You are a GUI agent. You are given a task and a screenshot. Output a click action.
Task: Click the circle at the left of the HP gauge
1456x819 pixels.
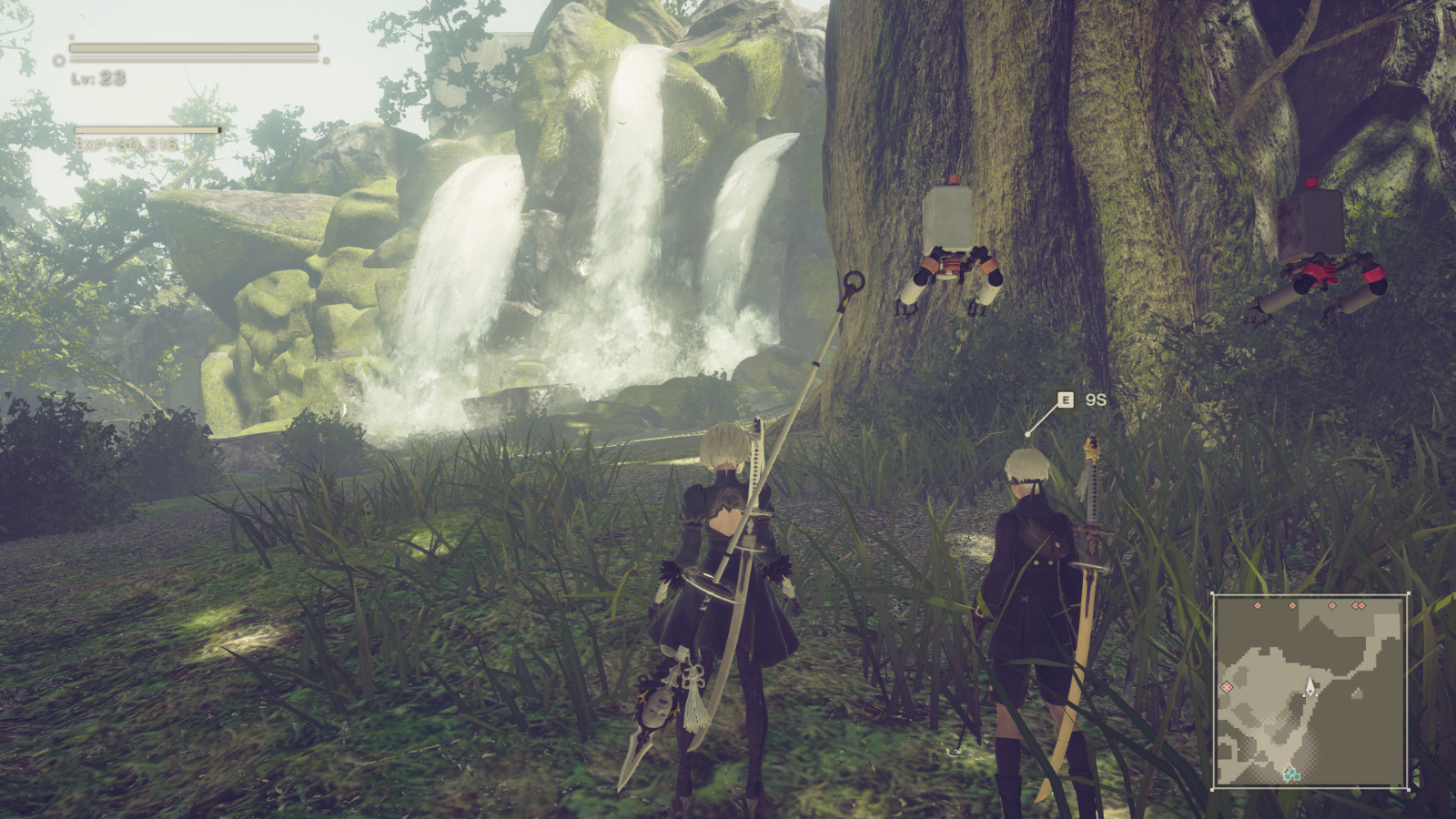click(x=59, y=60)
